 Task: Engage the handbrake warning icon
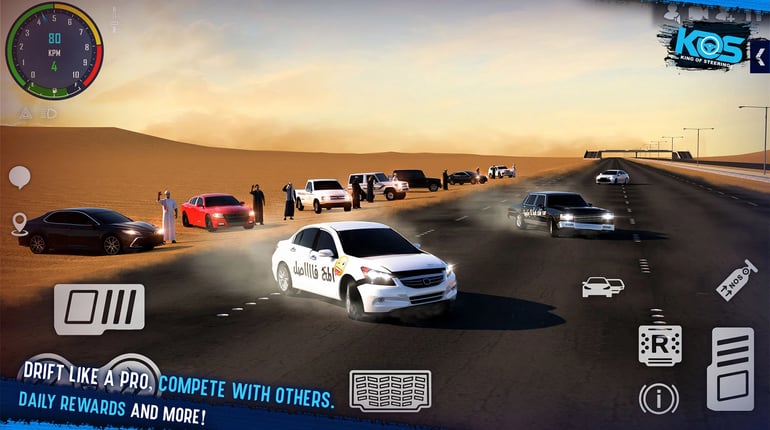point(658,398)
